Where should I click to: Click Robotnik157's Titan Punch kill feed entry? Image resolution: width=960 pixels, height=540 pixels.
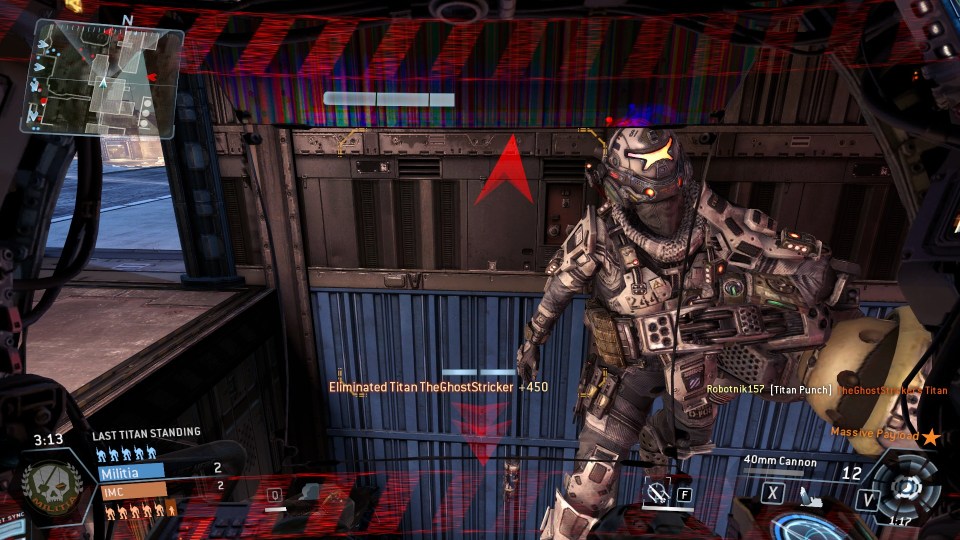tap(768, 389)
